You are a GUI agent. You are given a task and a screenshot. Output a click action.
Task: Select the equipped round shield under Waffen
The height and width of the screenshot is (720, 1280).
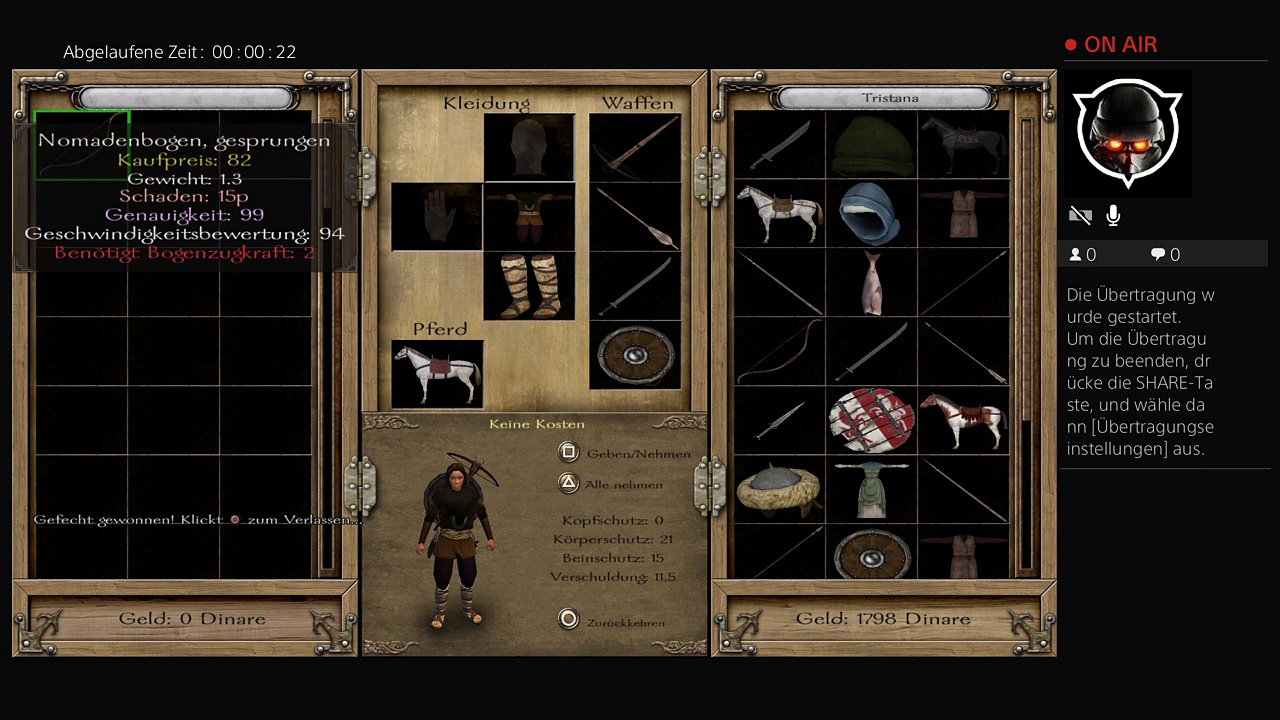click(x=635, y=355)
